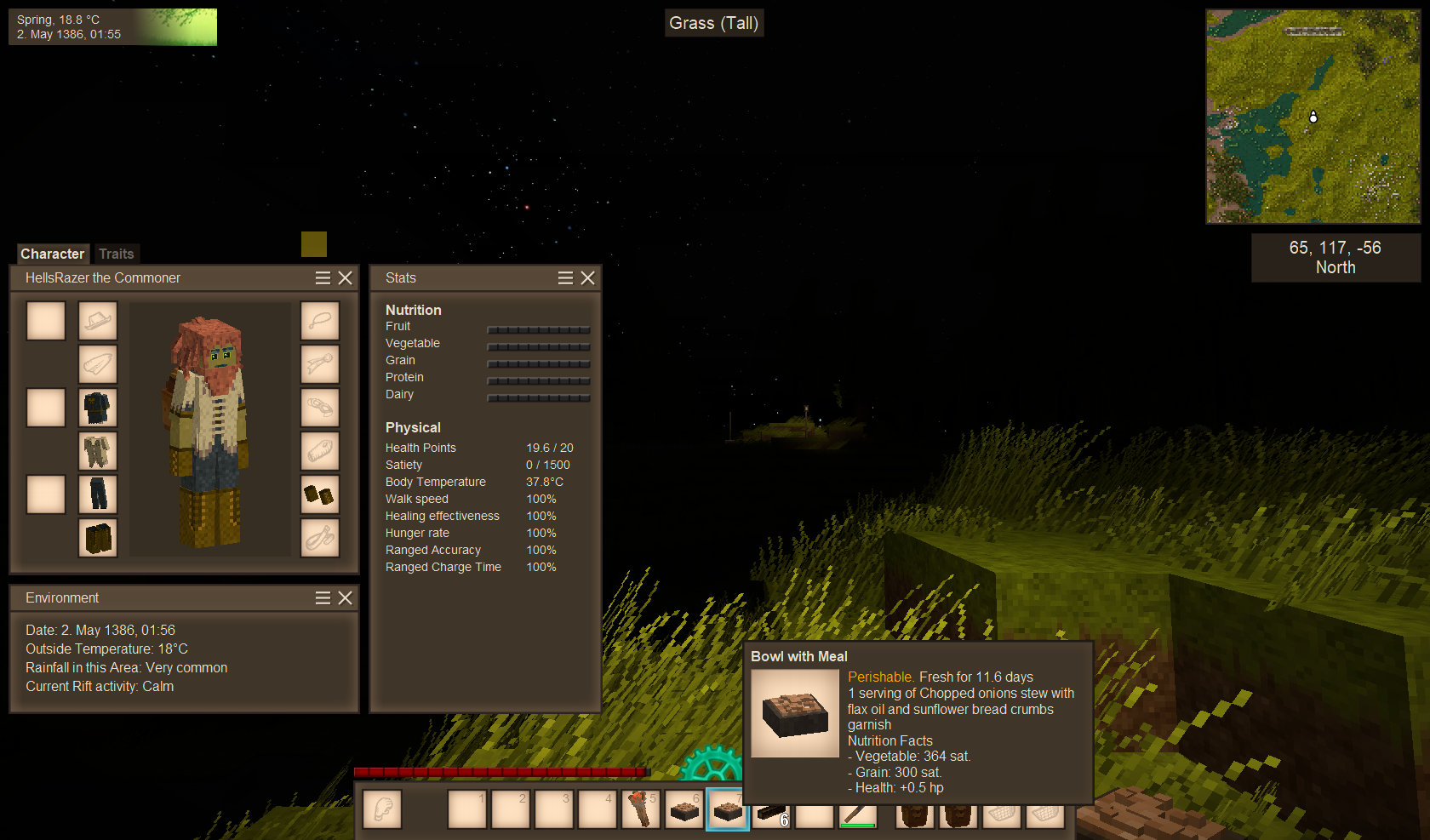
Task: Select the brown gloves equipment slot
Action: click(x=320, y=494)
